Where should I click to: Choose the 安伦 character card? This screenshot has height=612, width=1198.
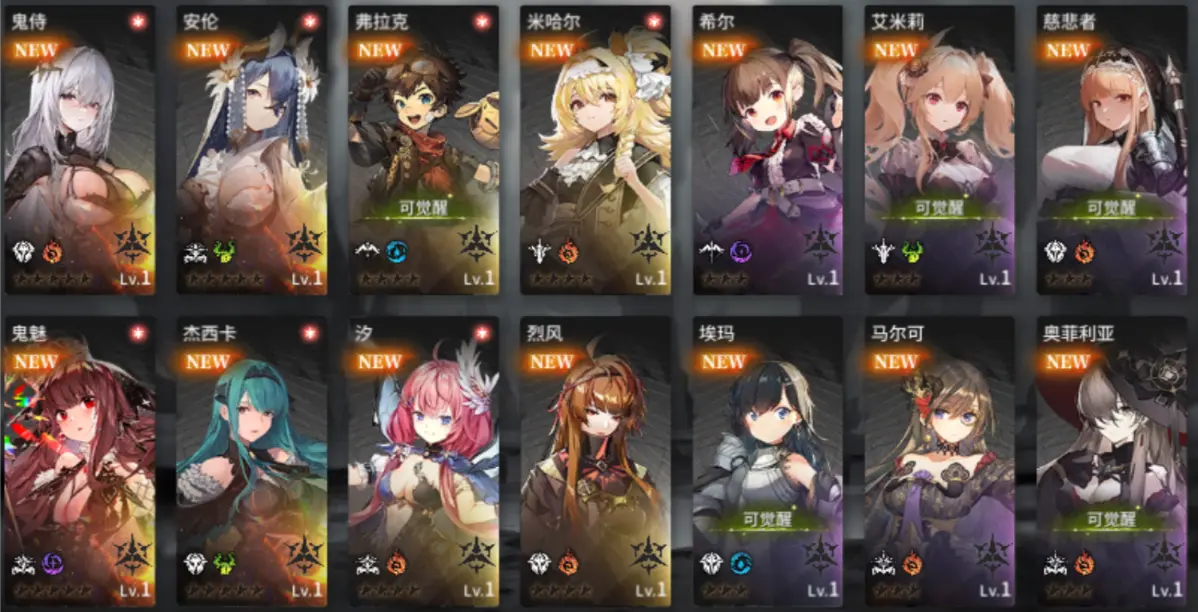tap(252, 150)
